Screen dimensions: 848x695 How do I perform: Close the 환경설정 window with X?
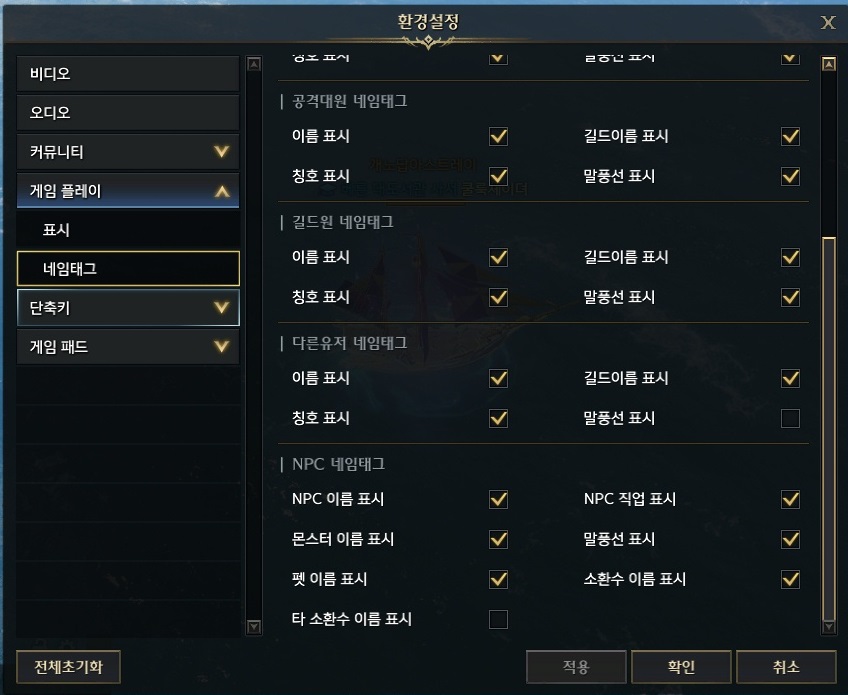[828, 23]
